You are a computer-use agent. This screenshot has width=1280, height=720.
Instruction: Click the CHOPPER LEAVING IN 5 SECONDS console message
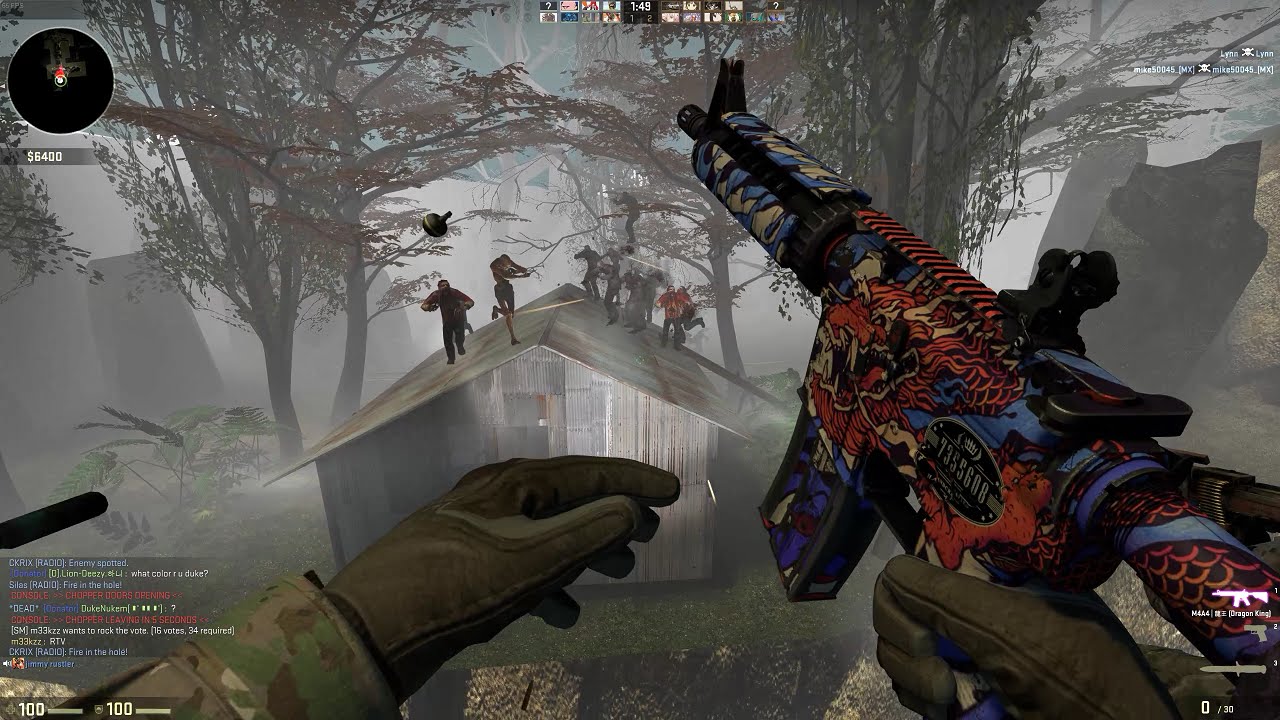tap(109, 620)
